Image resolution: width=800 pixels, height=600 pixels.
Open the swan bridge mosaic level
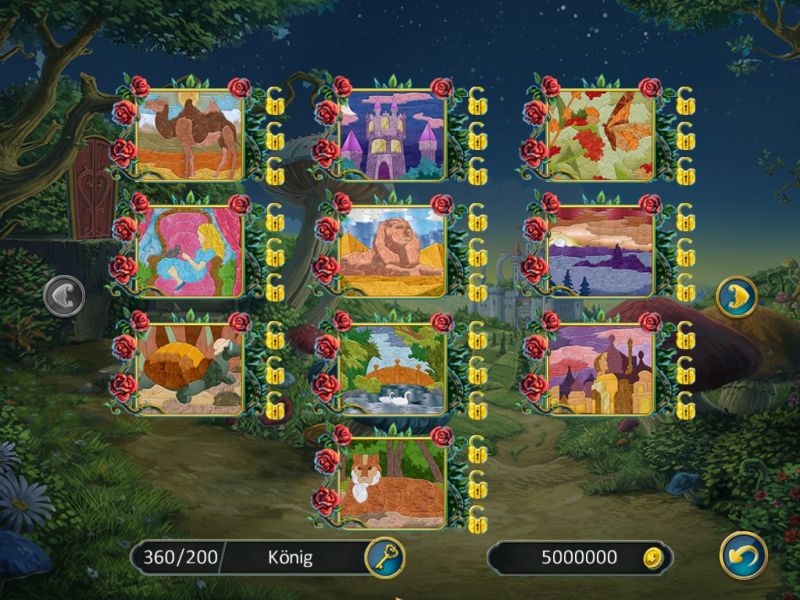[391, 369]
